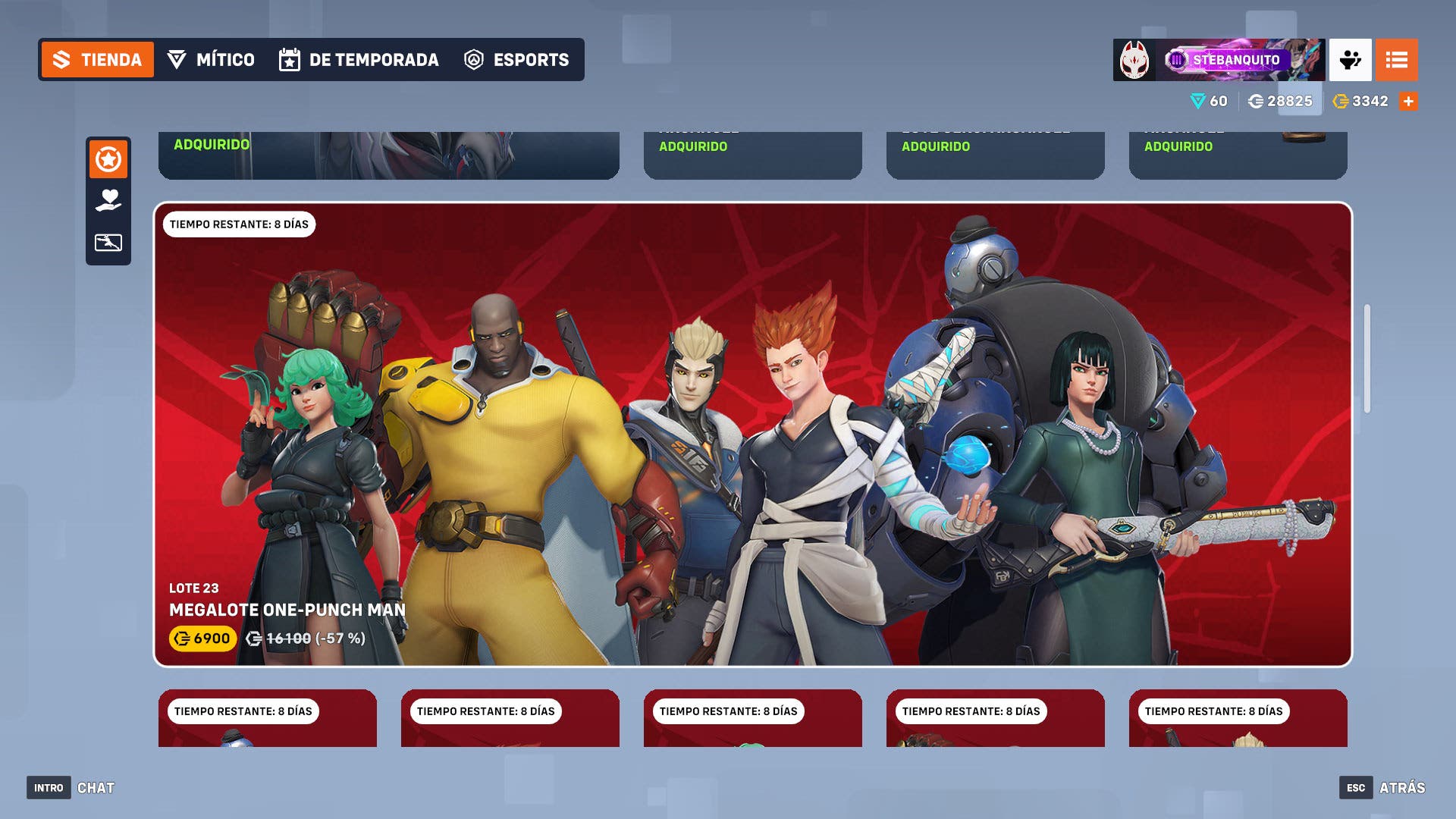1456x819 pixels.
Task: Choose the heart-in-hand sidebar category
Action: point(108,201)
